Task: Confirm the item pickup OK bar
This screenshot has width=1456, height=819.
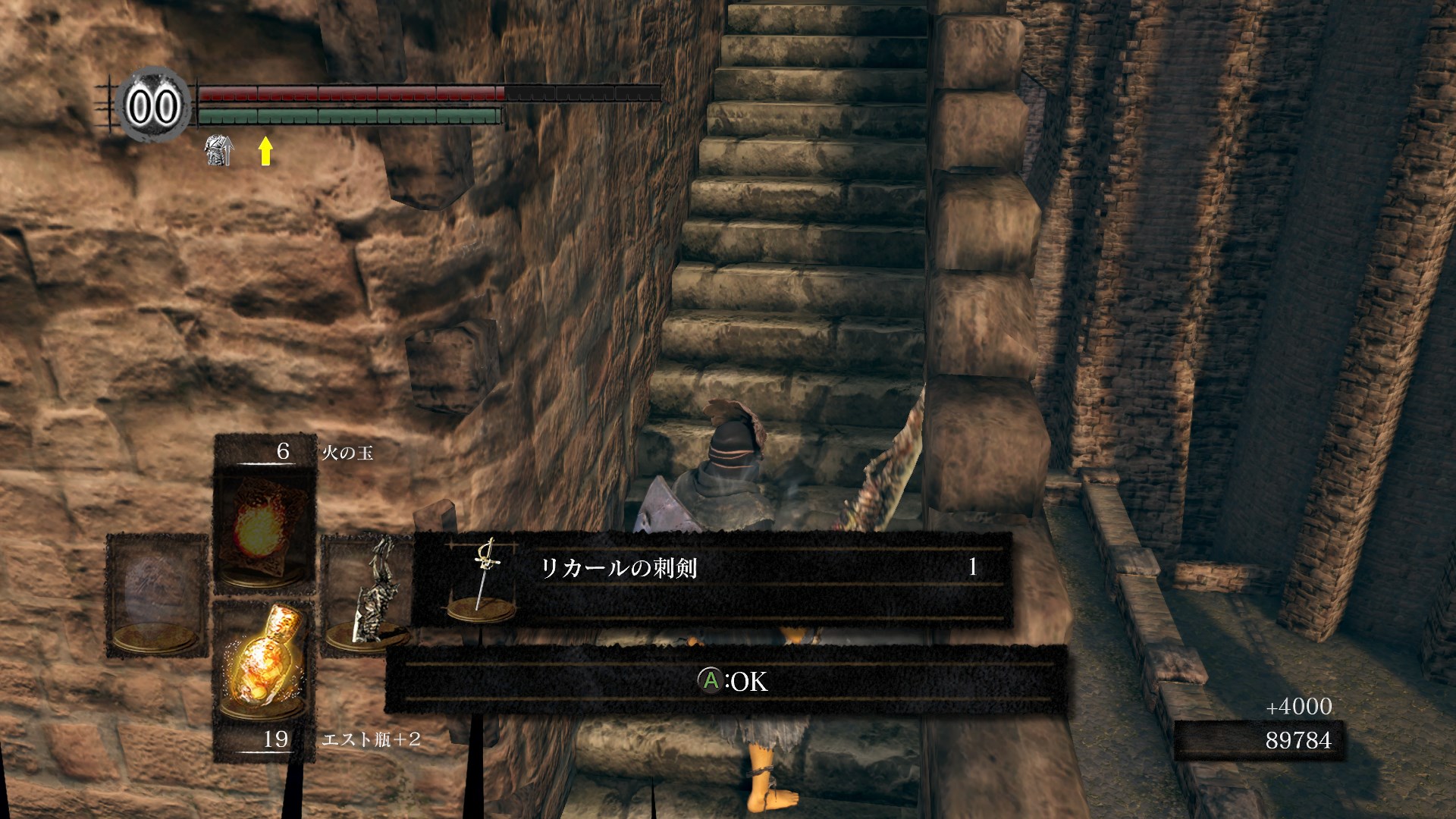Action: pyautogui.click(x=726, y=681)
